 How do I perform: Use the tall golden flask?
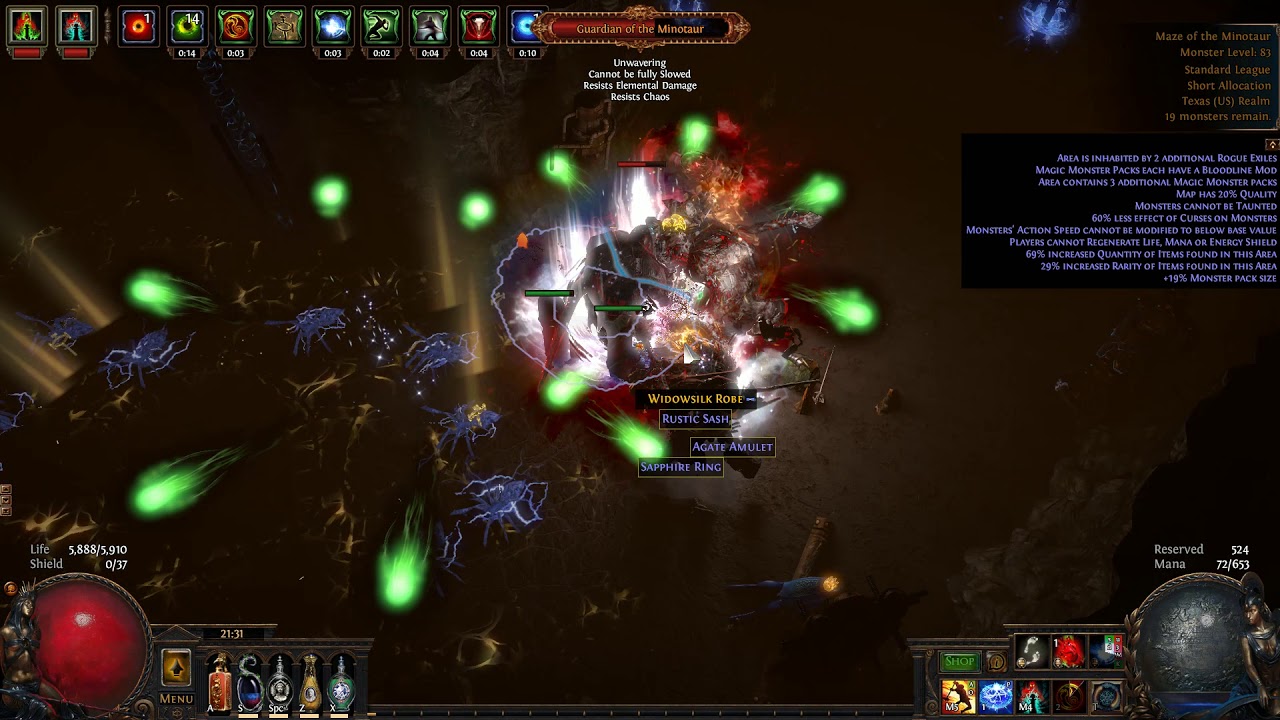311,683
